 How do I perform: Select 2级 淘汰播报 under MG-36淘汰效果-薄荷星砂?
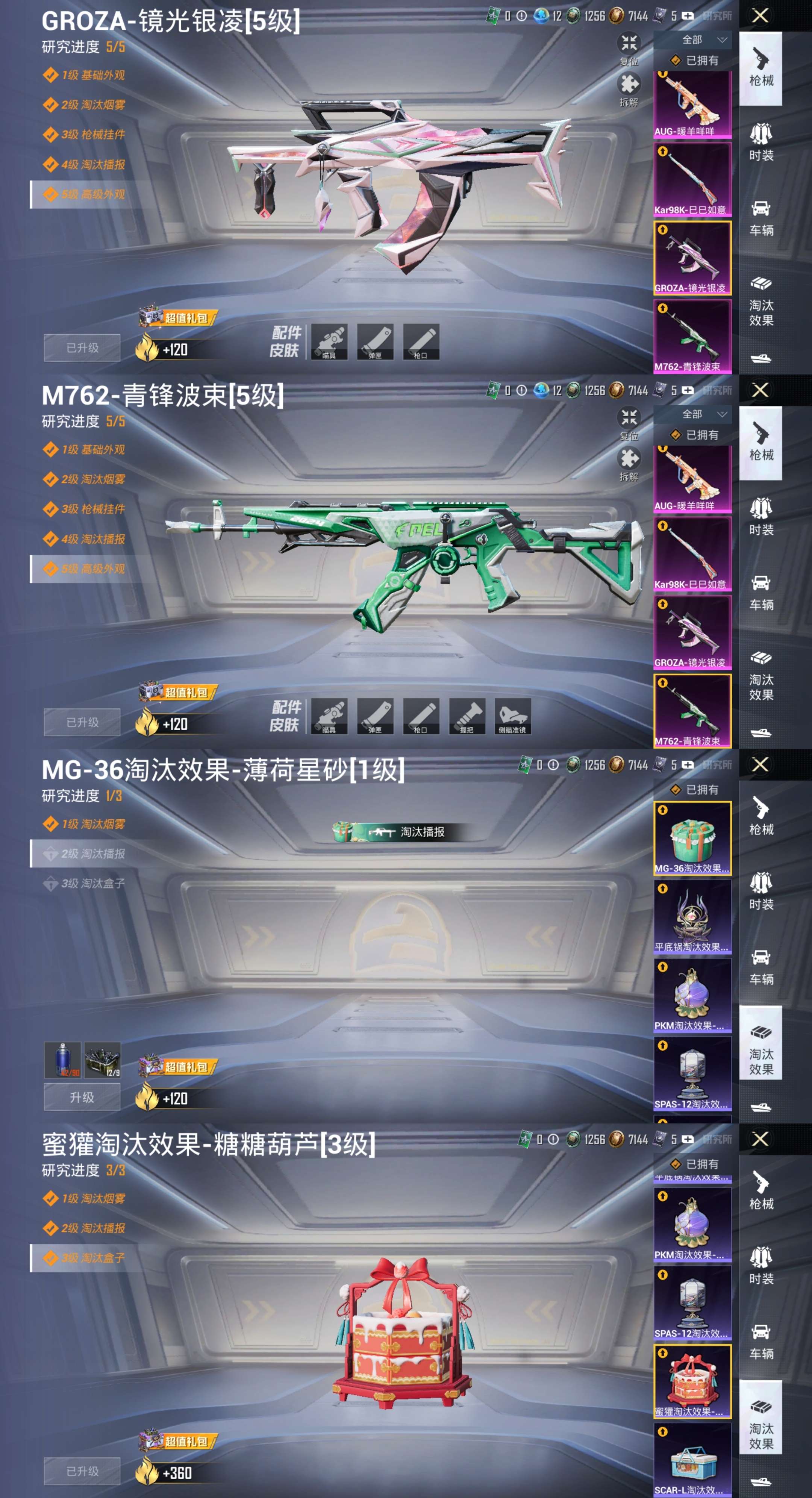click(x=93, y=854)
